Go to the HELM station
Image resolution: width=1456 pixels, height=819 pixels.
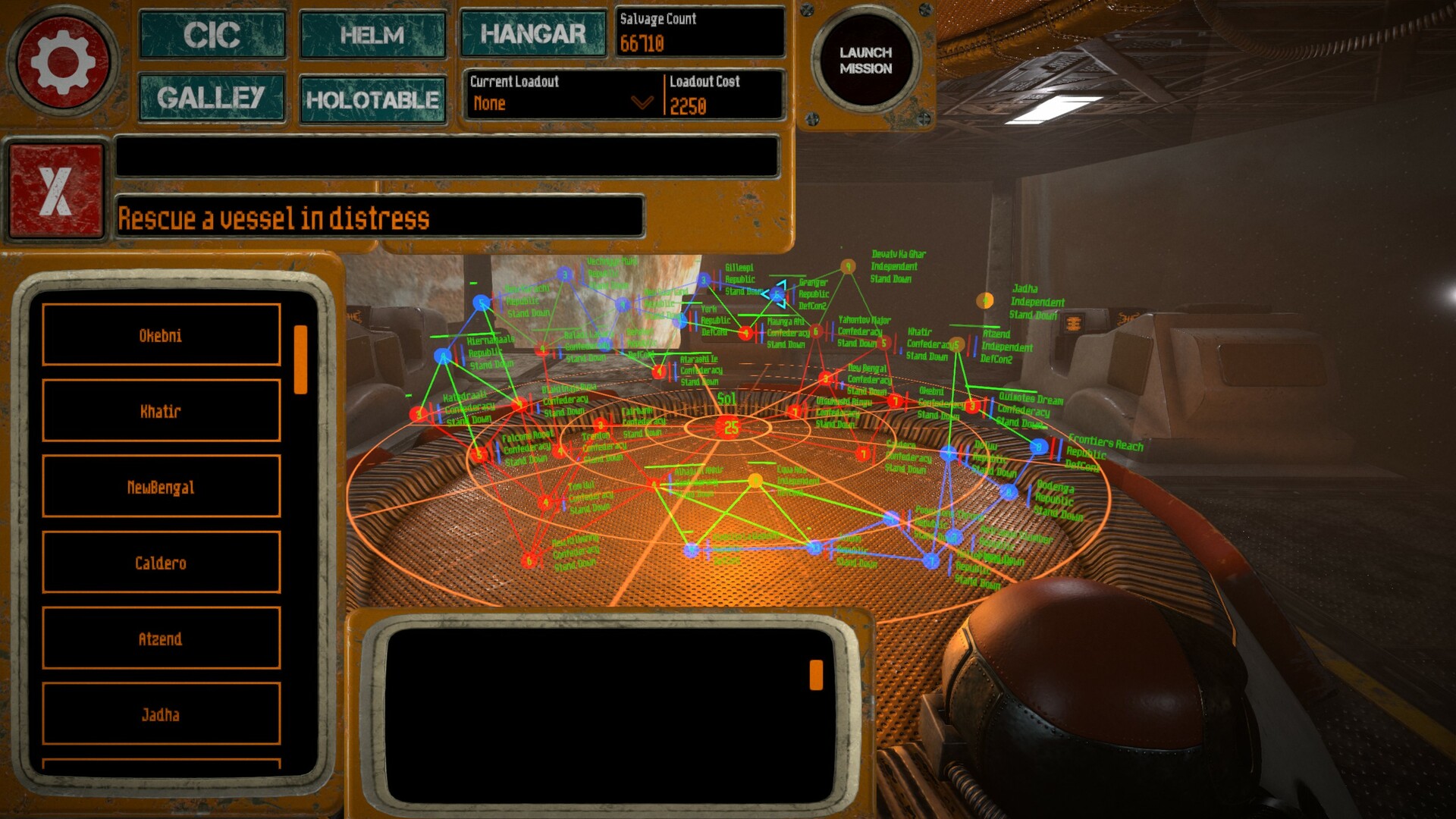coord(372,35)
